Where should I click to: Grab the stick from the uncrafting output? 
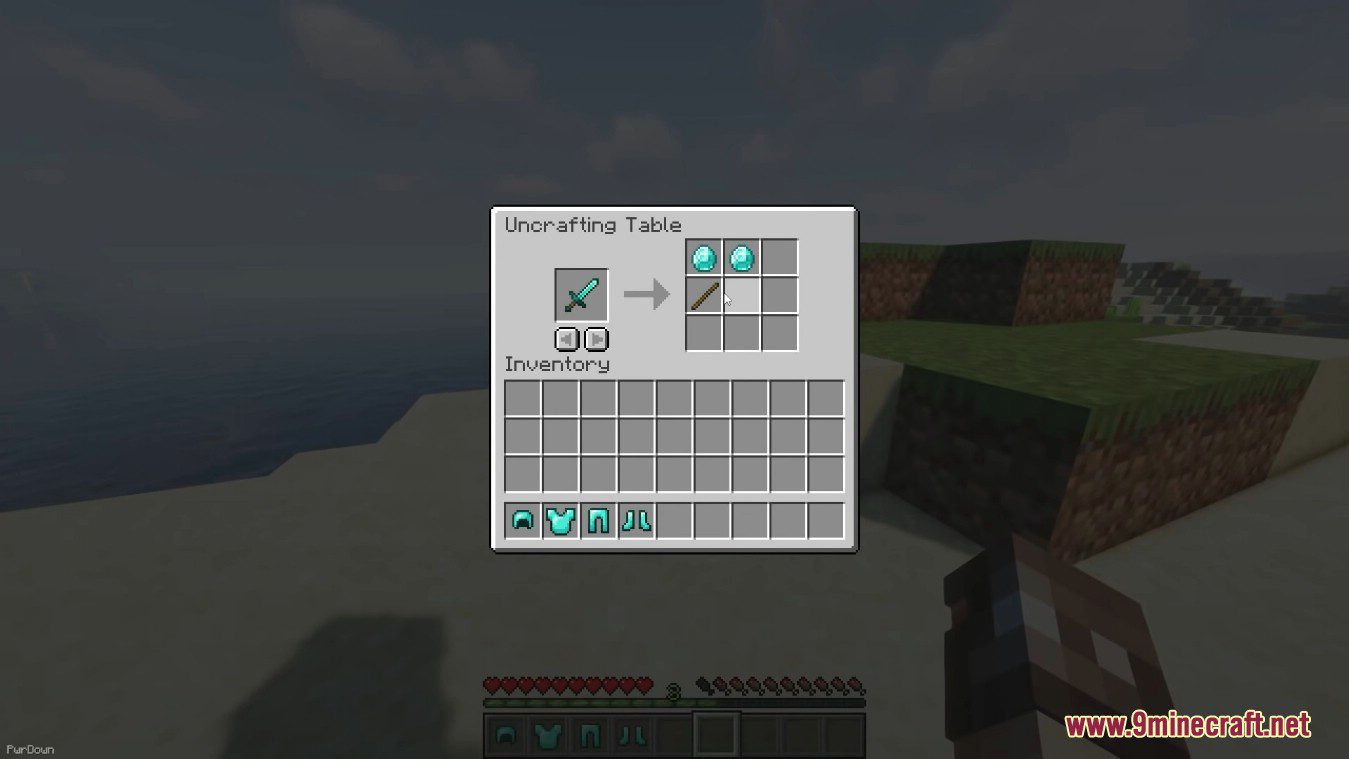coord(703,294)
